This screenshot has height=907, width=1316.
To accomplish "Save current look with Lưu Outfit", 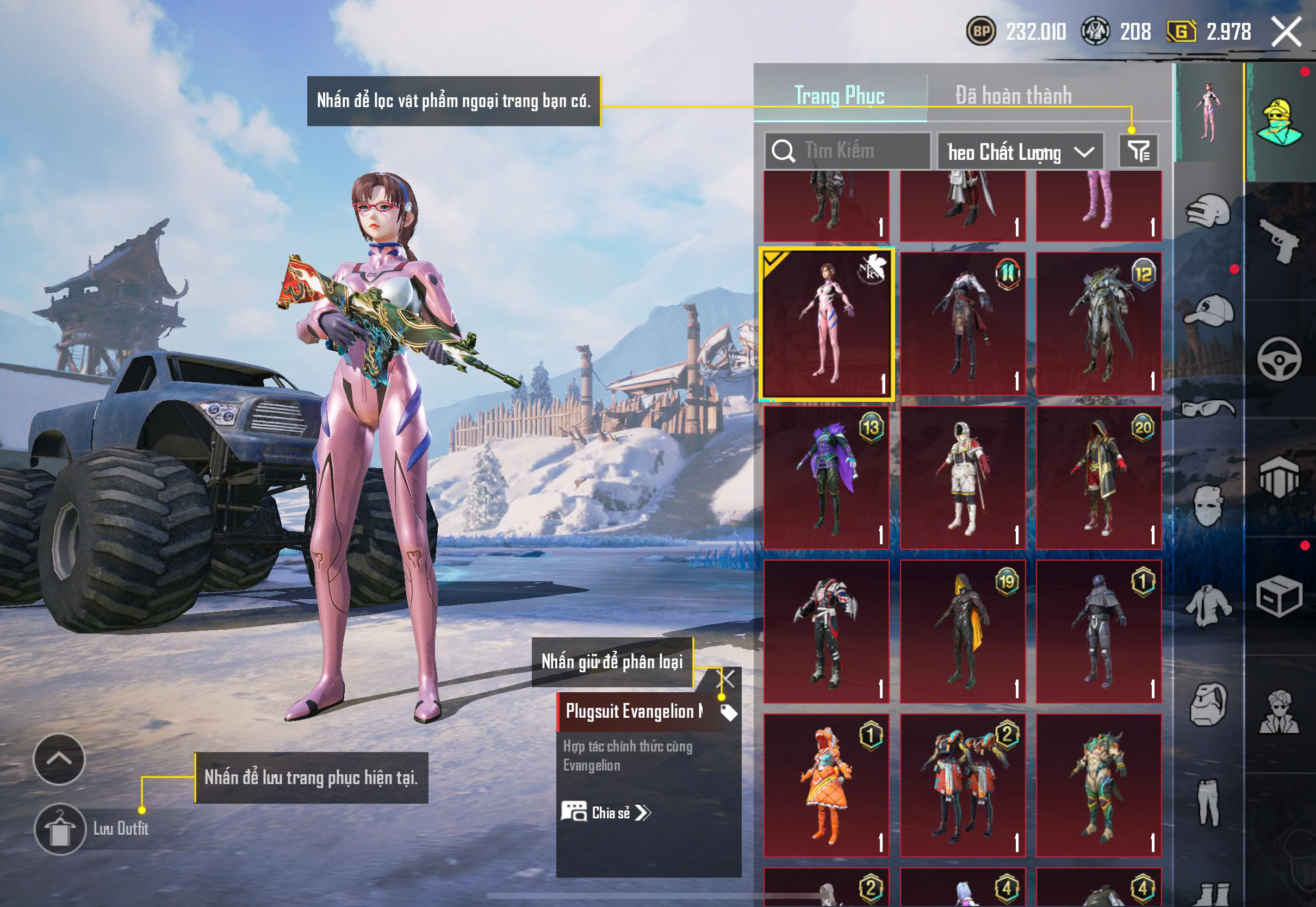I will point(60,829).
